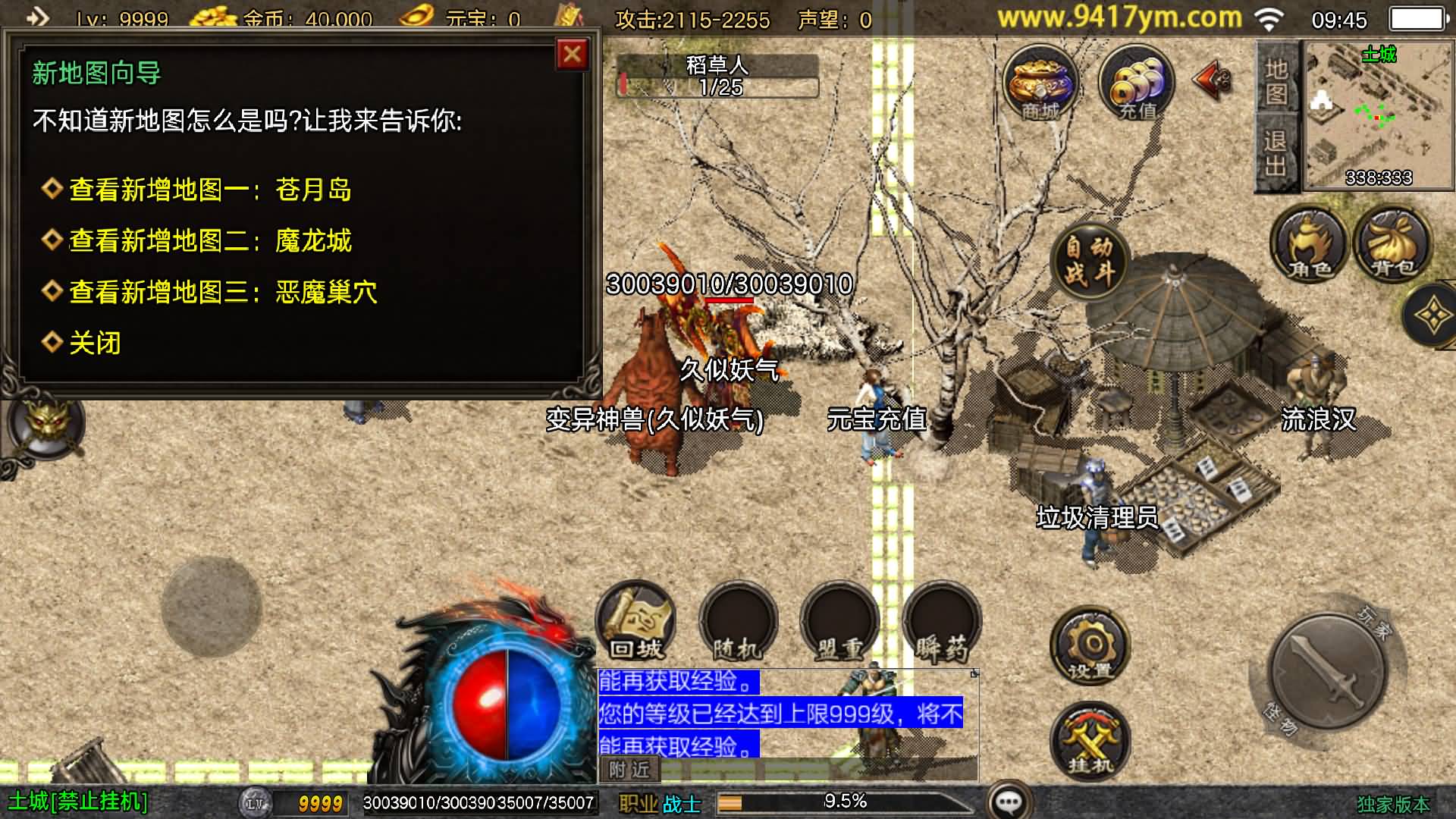Open the chat bubble icon near experience bar

coord(1012,799)
